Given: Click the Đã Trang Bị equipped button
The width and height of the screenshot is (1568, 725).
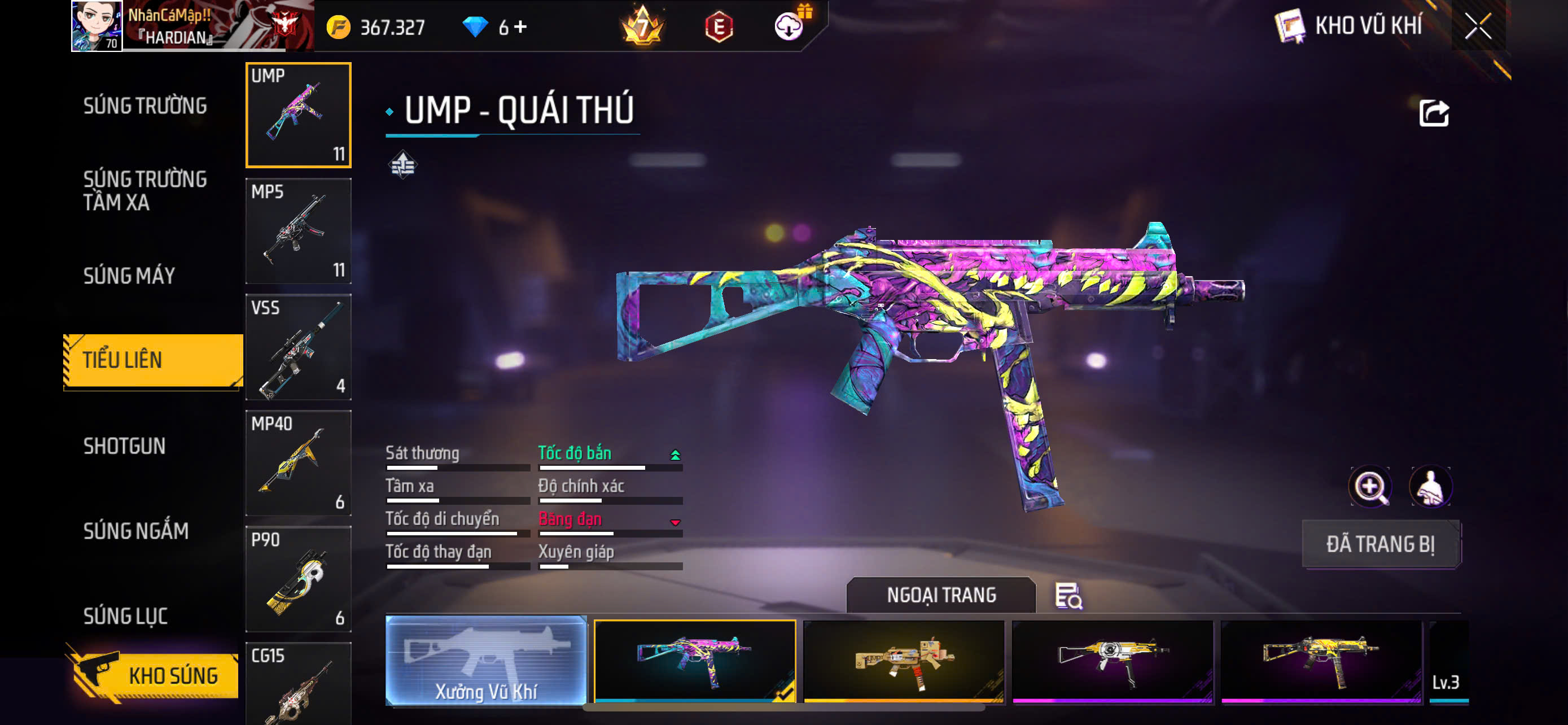Looking at the screenshot, I should point(1380,544).
